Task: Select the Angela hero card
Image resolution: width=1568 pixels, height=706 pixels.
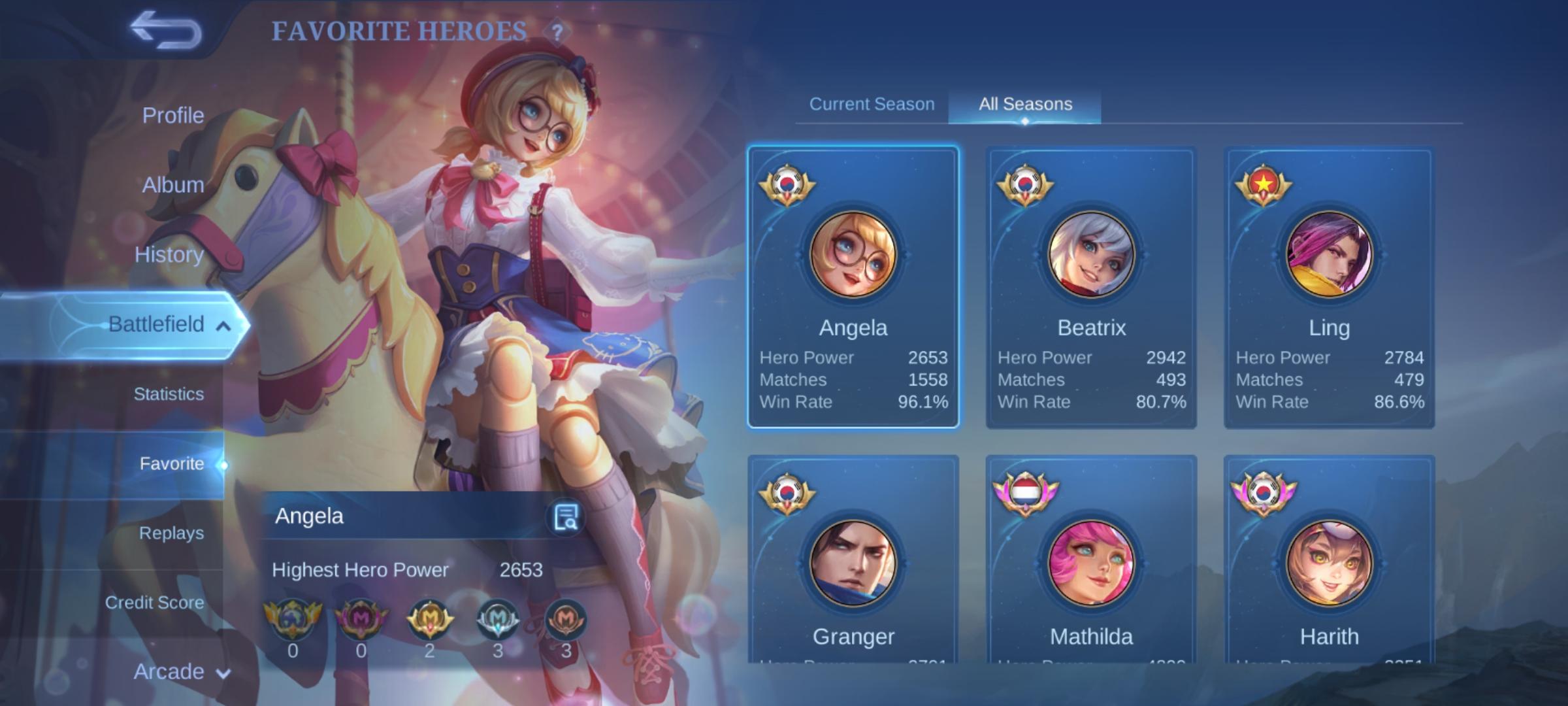Action: pyautogui.click(x=853, y=288)
